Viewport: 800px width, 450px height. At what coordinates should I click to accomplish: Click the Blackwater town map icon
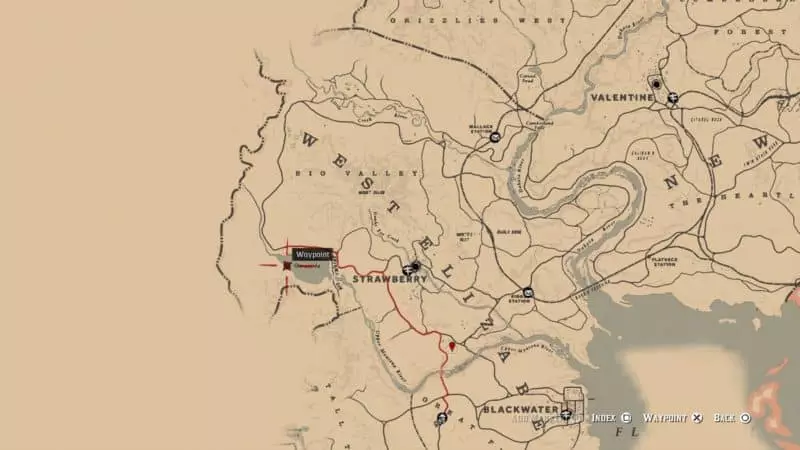coord(567,414)
